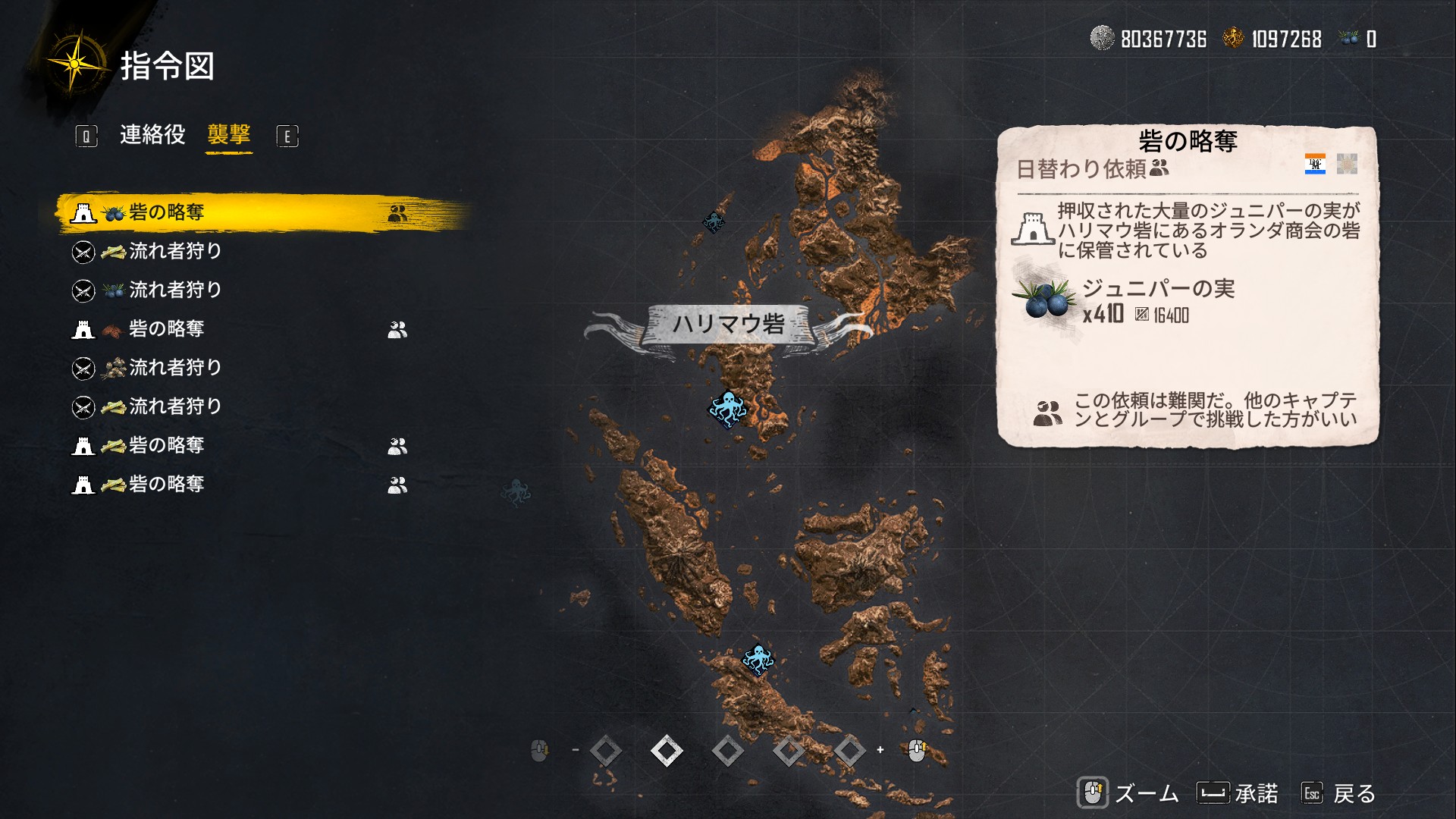Select the highlighted 砦の略奪 juniper berry contract
1456x819 pixels.
[167, 213]
